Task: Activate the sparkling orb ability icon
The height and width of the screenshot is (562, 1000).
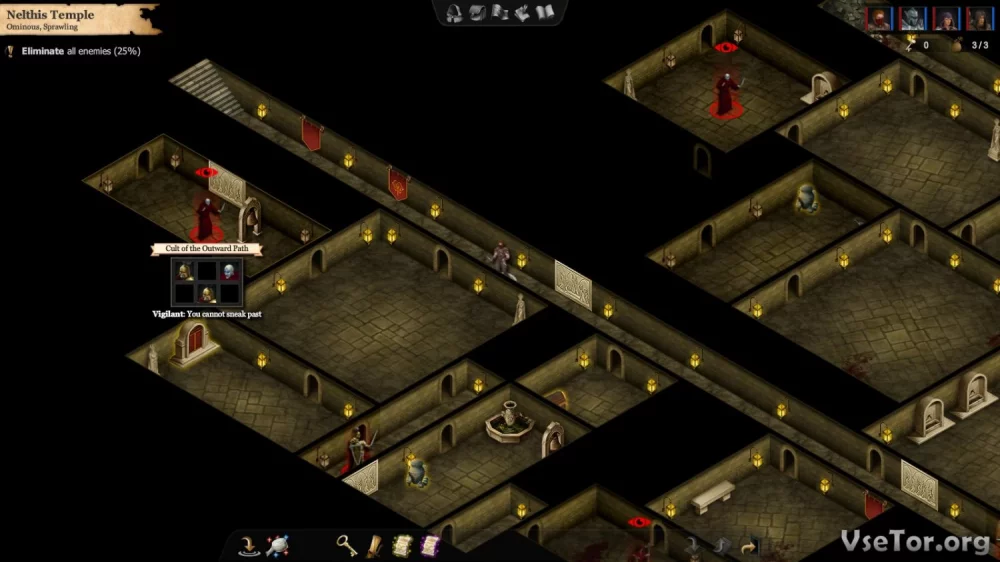Action: tap(277, 546)
